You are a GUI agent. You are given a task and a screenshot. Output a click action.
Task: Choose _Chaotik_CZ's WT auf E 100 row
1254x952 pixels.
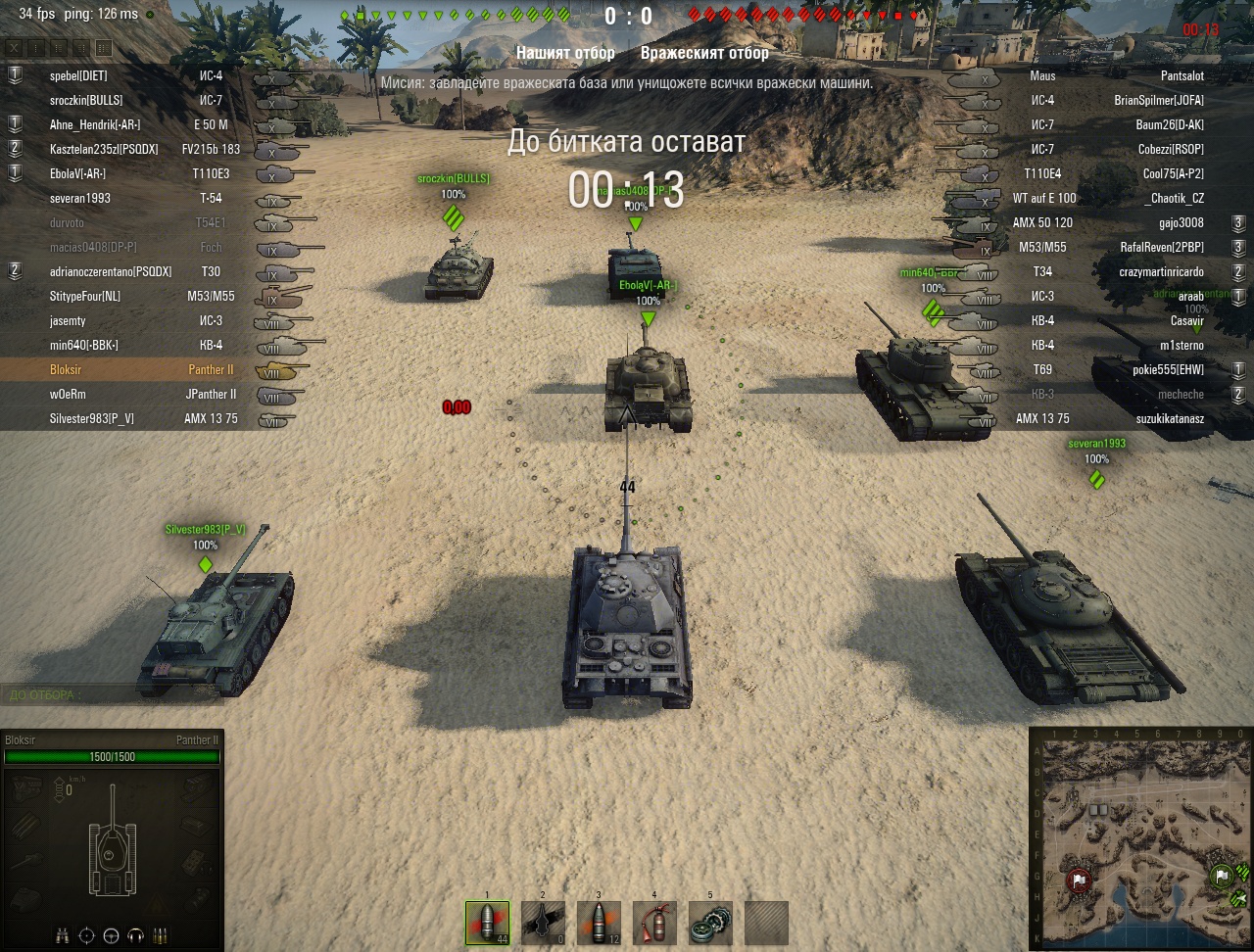(x=1117, y=198)
